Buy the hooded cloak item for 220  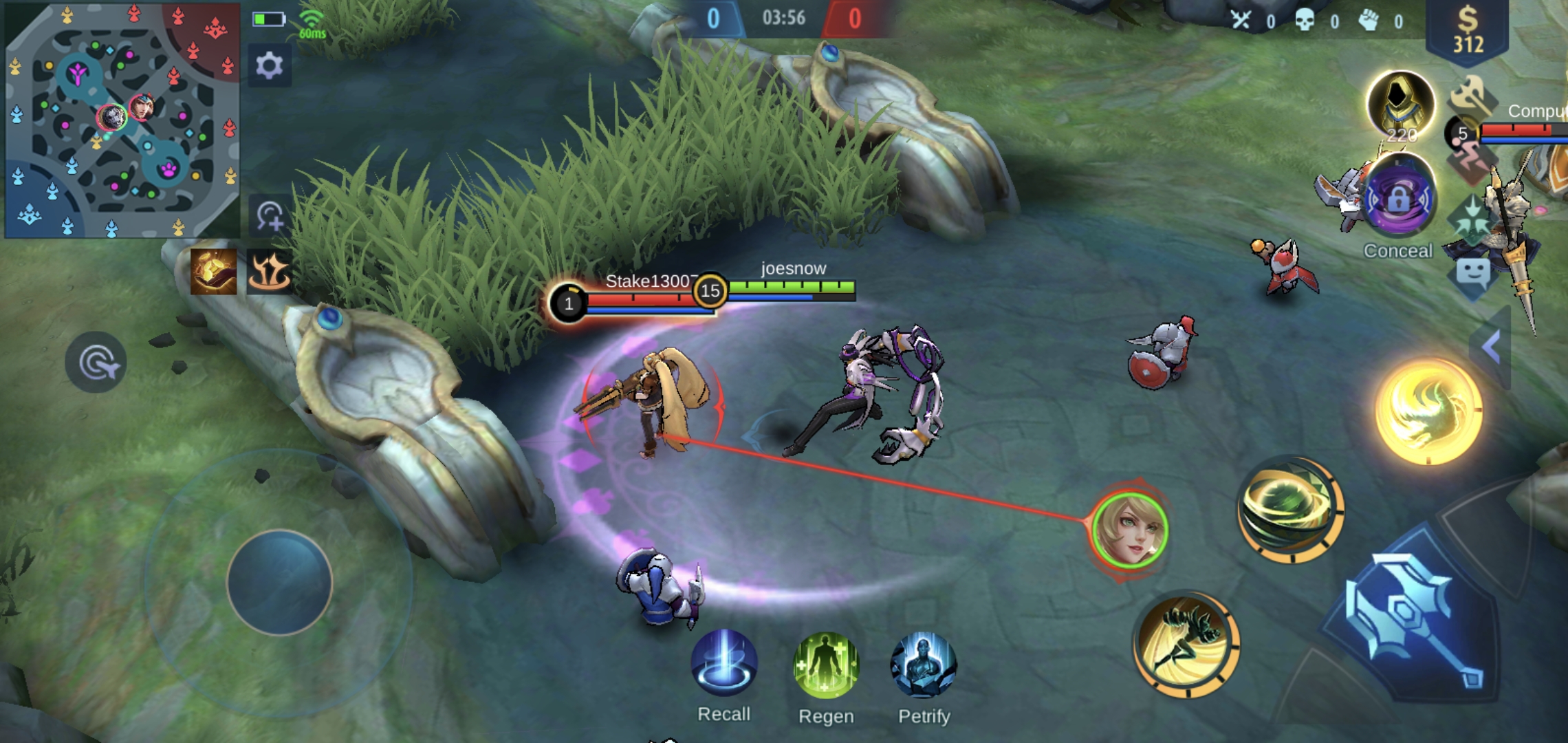(1400, 105)
